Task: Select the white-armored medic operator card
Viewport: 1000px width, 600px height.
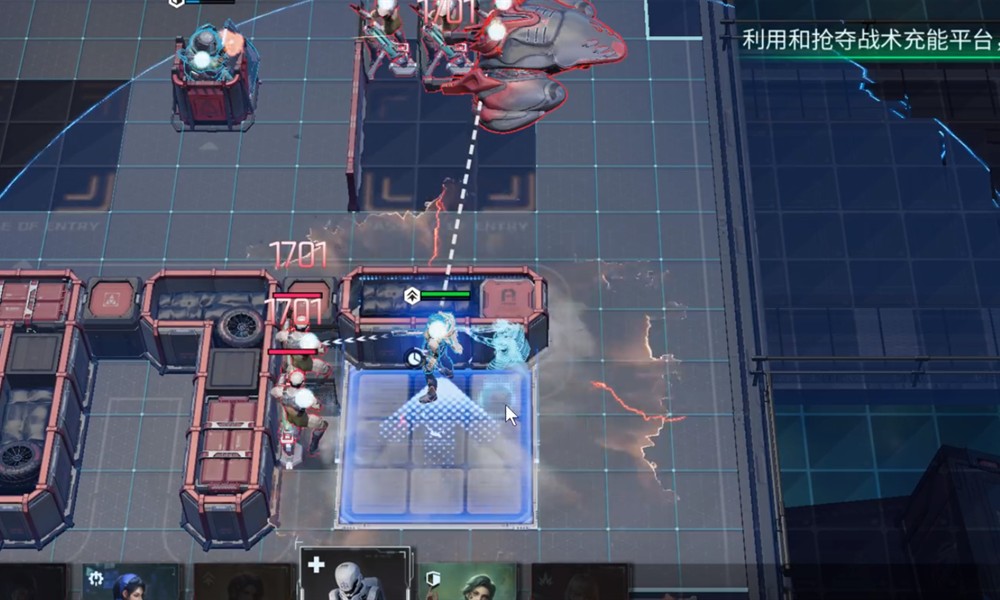Action: point(355,577)
